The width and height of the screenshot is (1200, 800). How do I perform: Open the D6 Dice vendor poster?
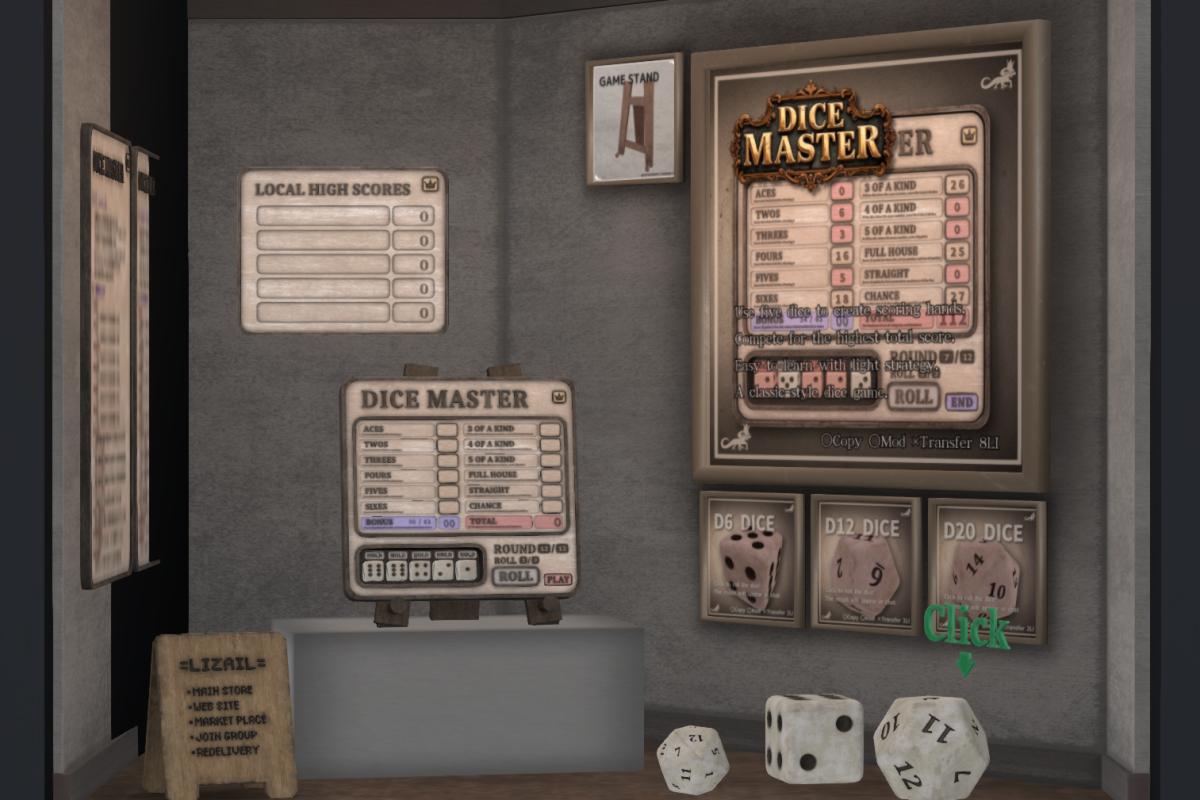point(751,558)
